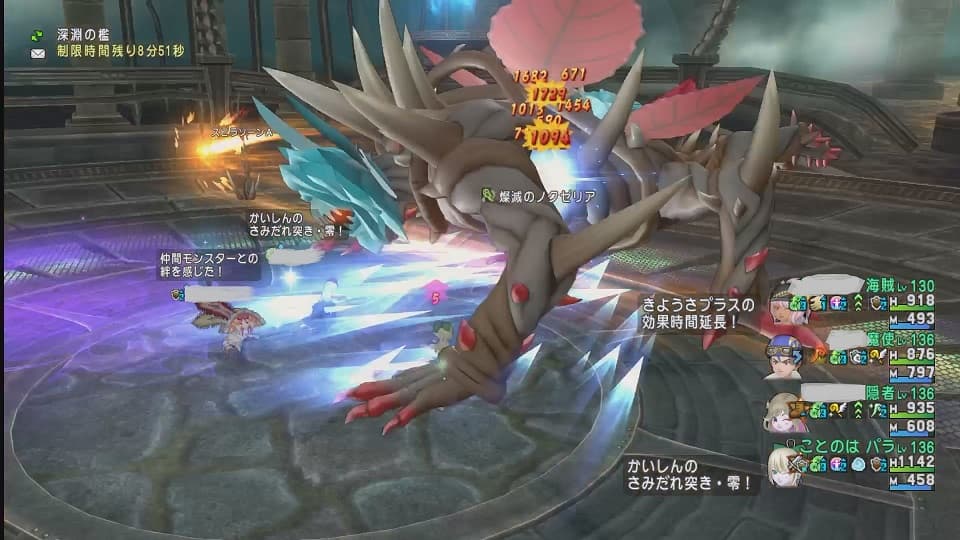The width and height of the screenshot is (960, 540).
Task: Click the green swirling arrows icon
Action: pyautogui.click(x=38, y=35)
